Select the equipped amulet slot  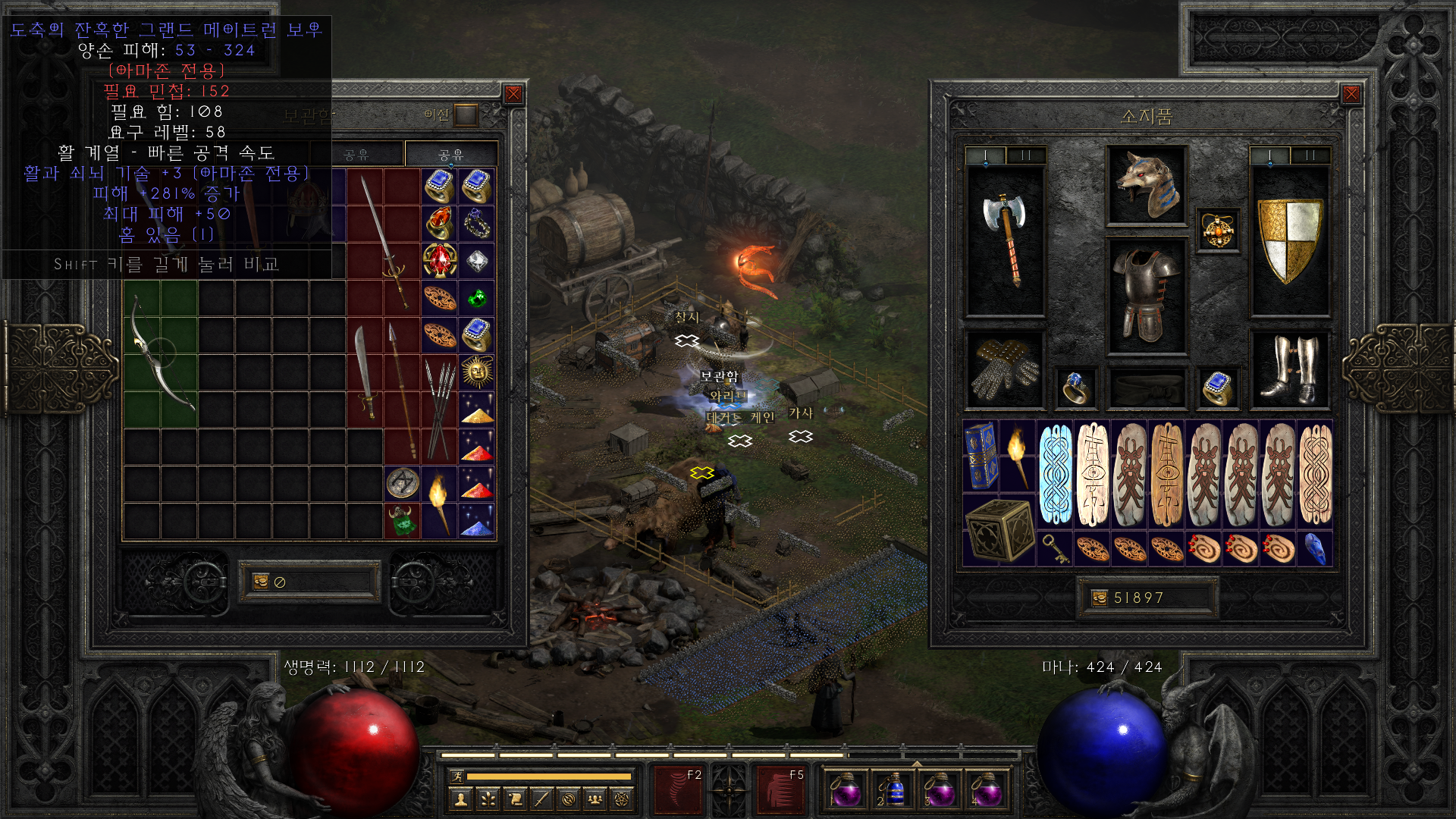tap(1218, 230)
